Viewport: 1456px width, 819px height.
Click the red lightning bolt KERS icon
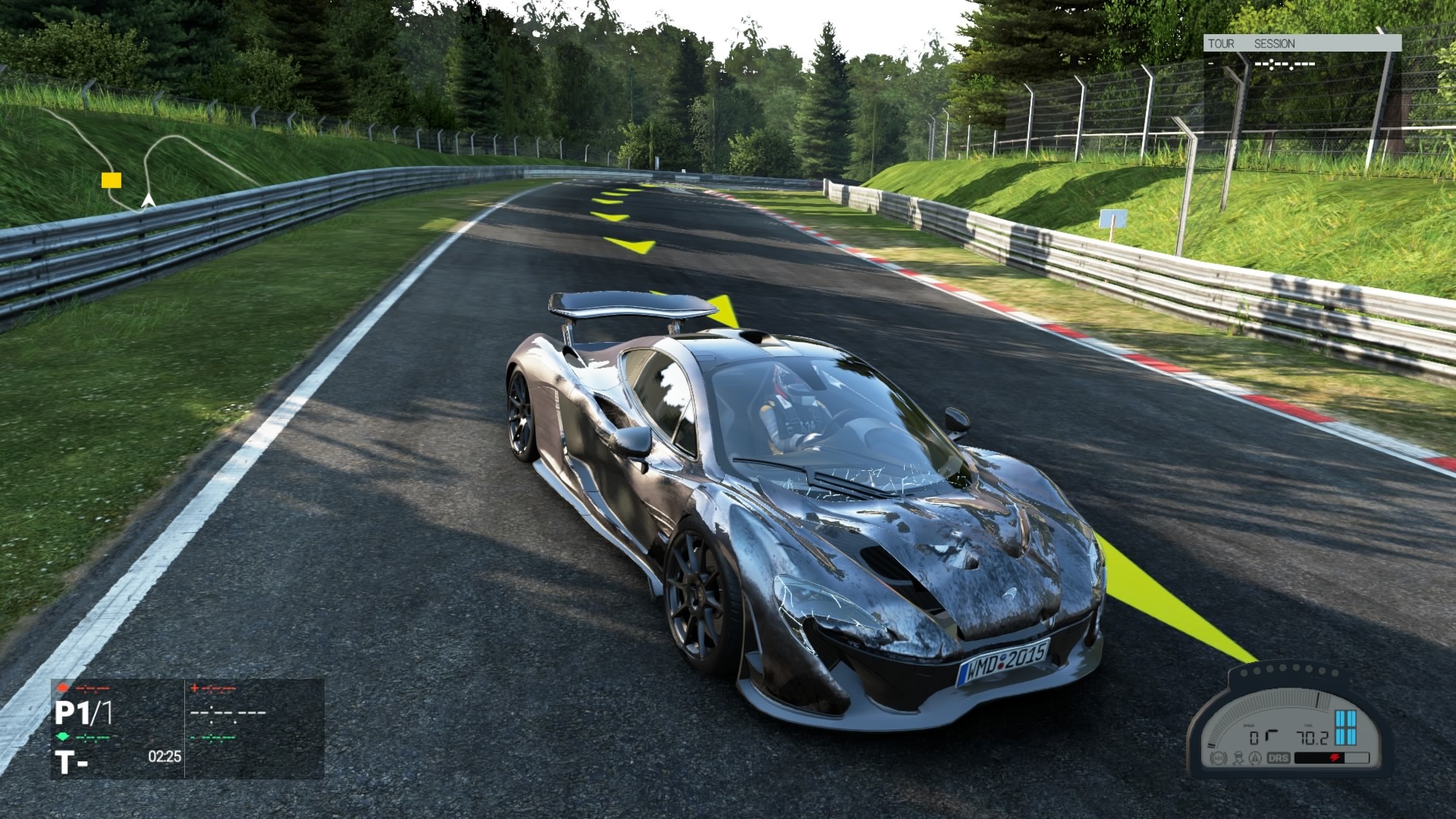point(1335,758)
